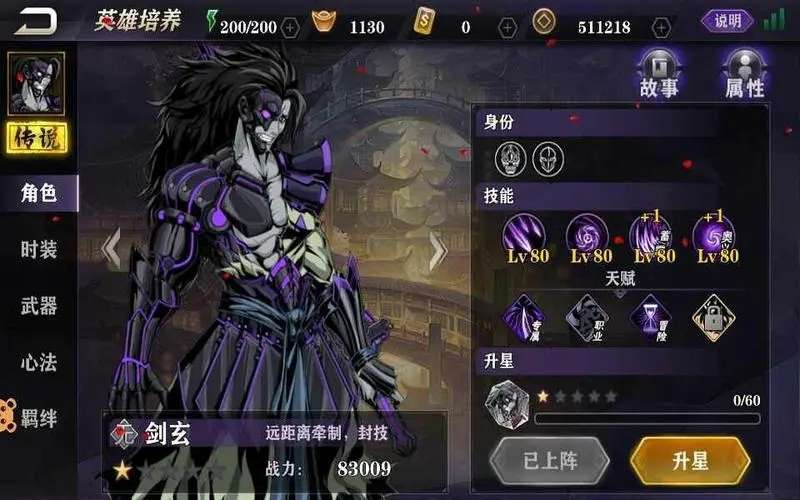The image size is (800, 500).
Task: Open the 说明 help button
Action: coord(727,21)
